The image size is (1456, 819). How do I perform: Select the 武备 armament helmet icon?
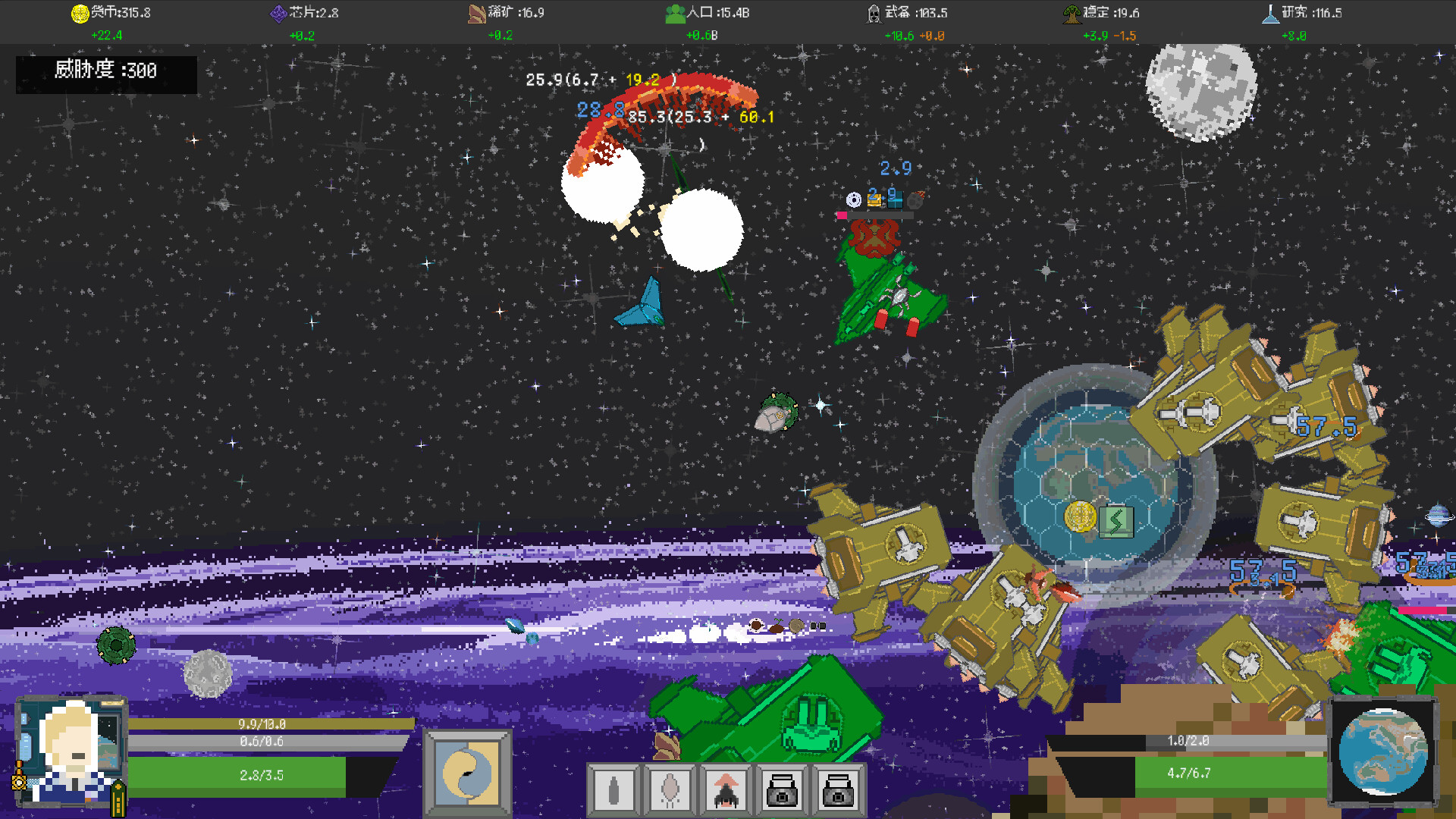click(872, 12)
